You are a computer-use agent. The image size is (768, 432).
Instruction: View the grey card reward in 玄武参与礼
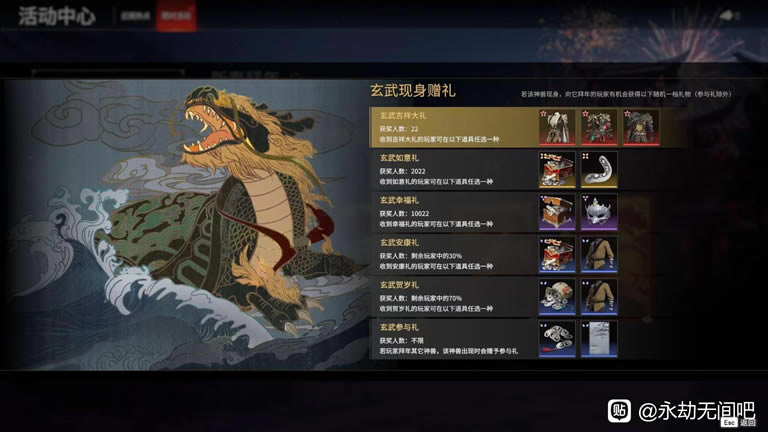(x=599, y=338)
